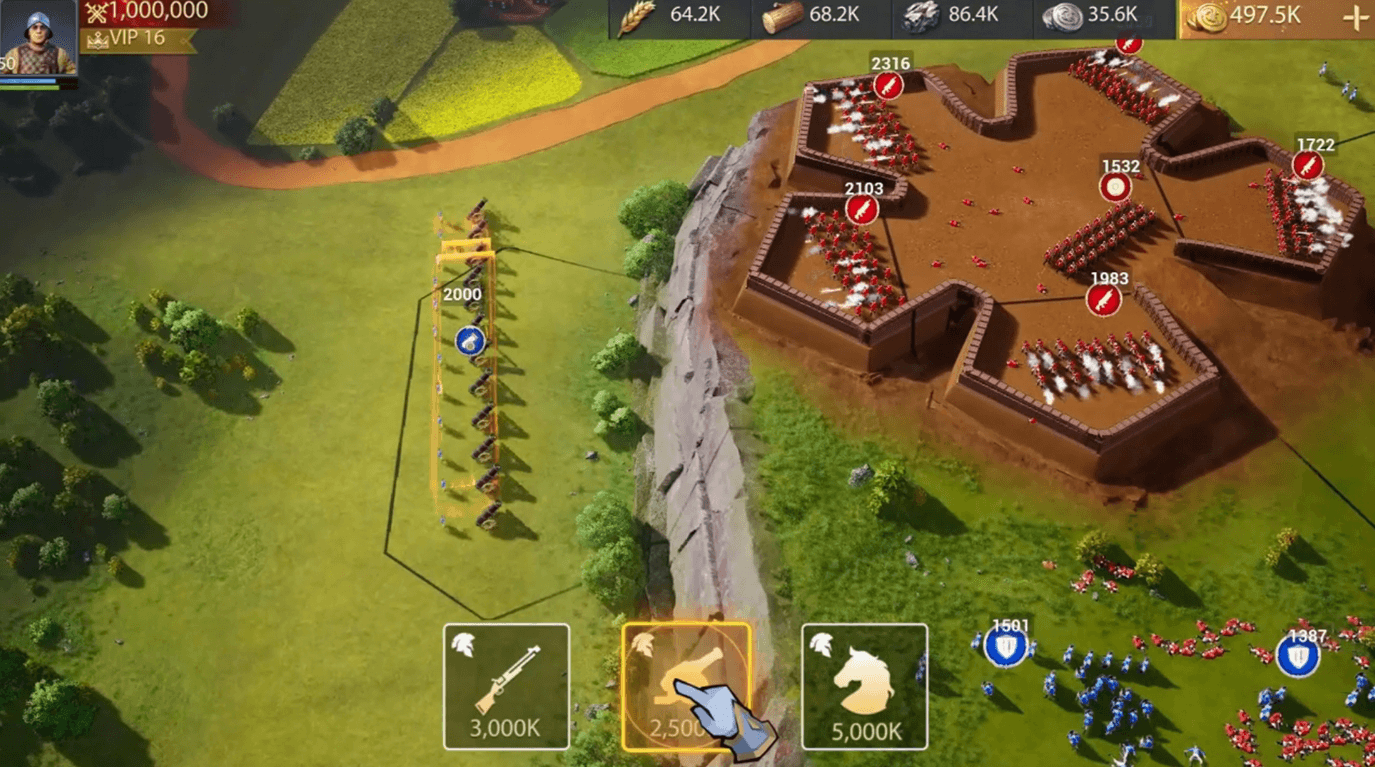The height and width of the screenshot is (767, 1375).
Task: Choose the cannon artillery unit card
Action: (x=686, y=686)
